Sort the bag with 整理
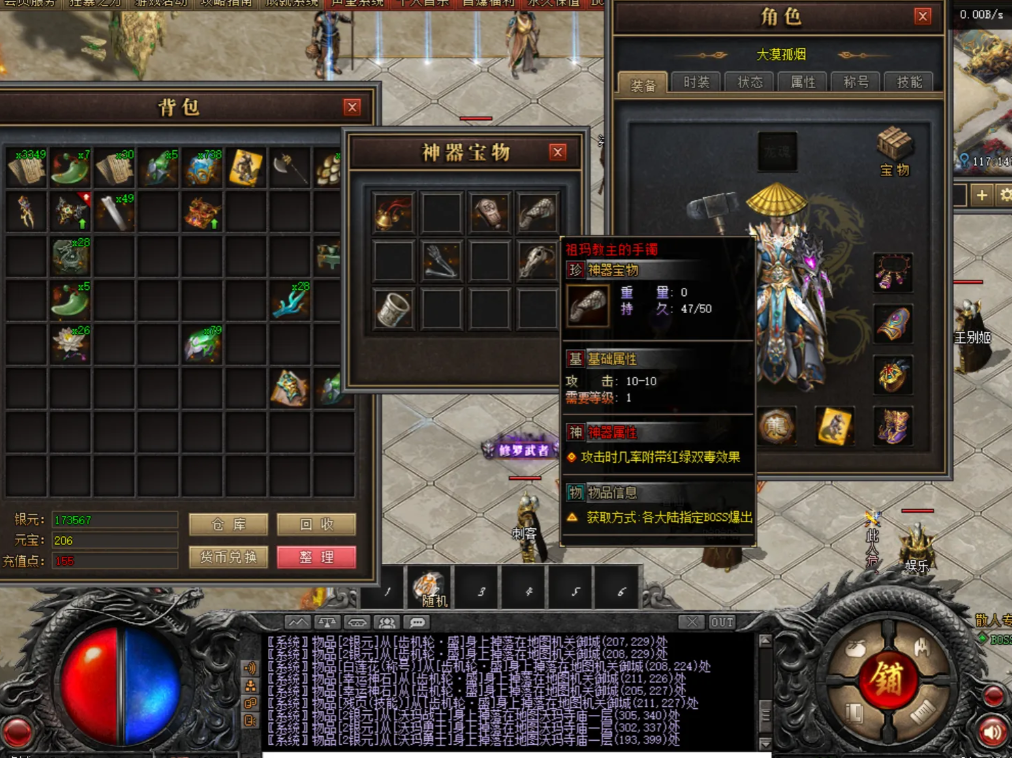The width and height of the screenshot is (1012, 758). (316, 557)
